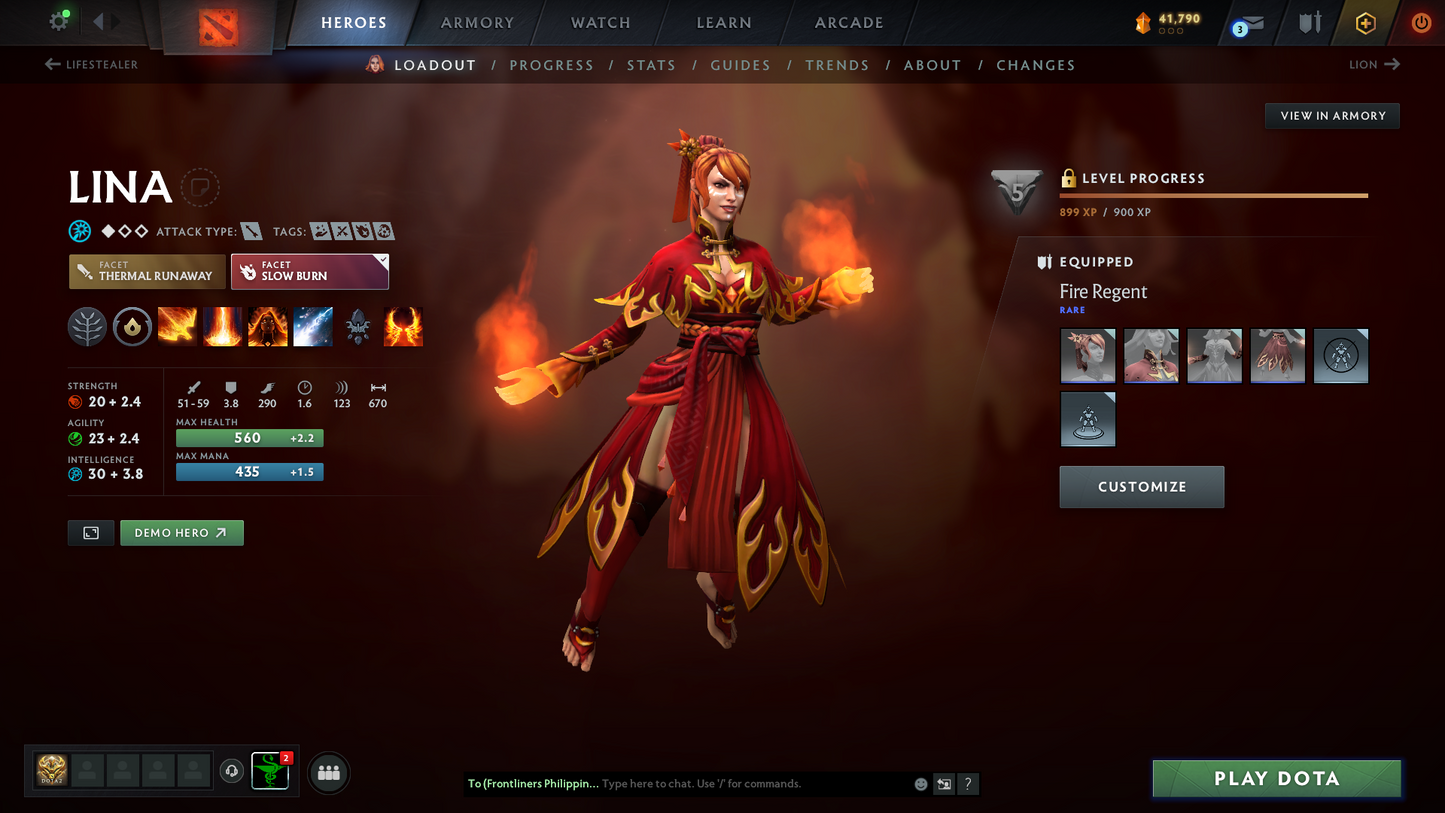Click the Aghanim's Scepter upgrade icon
Viewport: 1445px width, 813px height.
358,327
